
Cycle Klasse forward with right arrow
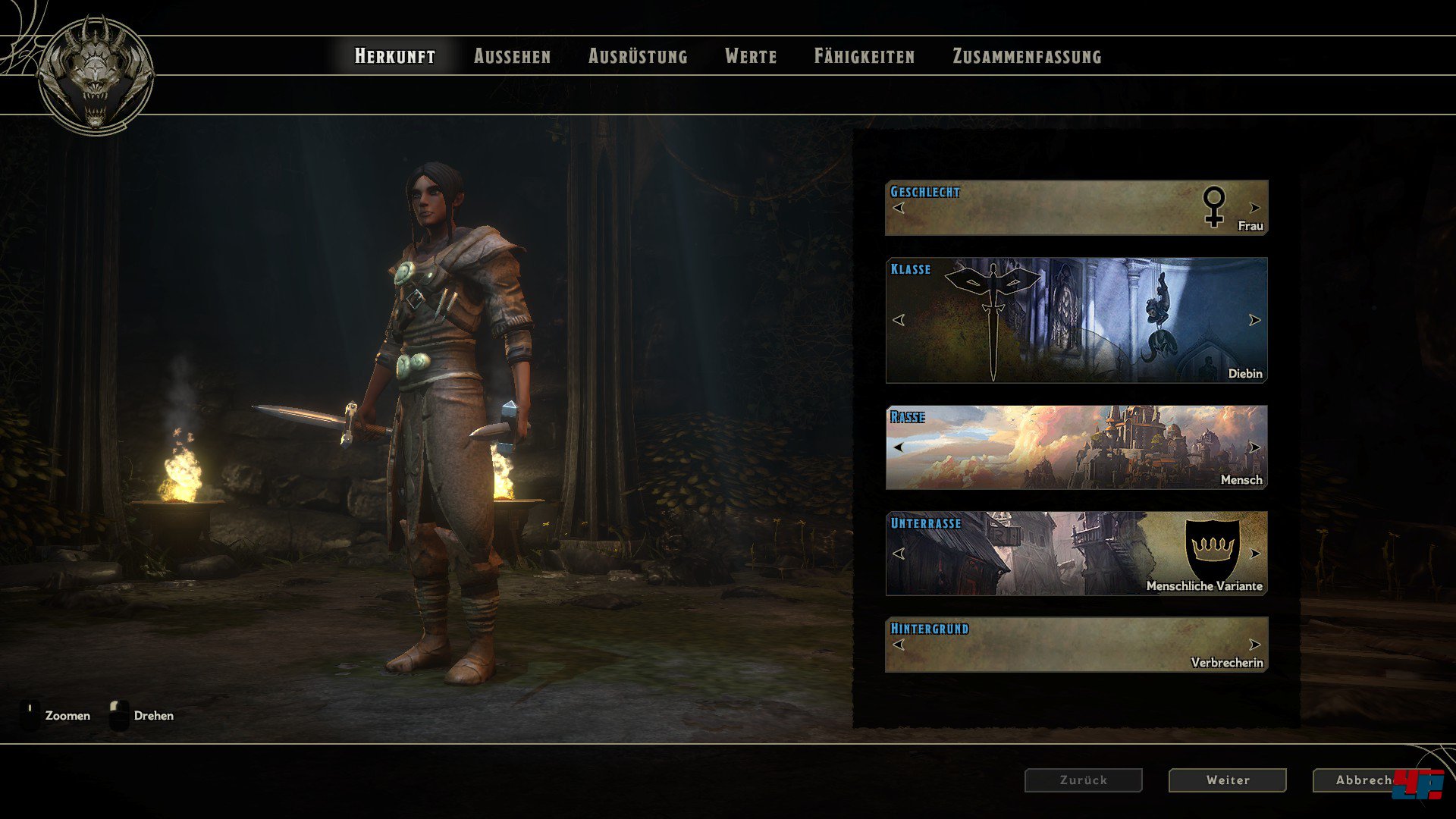click(x=1255, y=320)
